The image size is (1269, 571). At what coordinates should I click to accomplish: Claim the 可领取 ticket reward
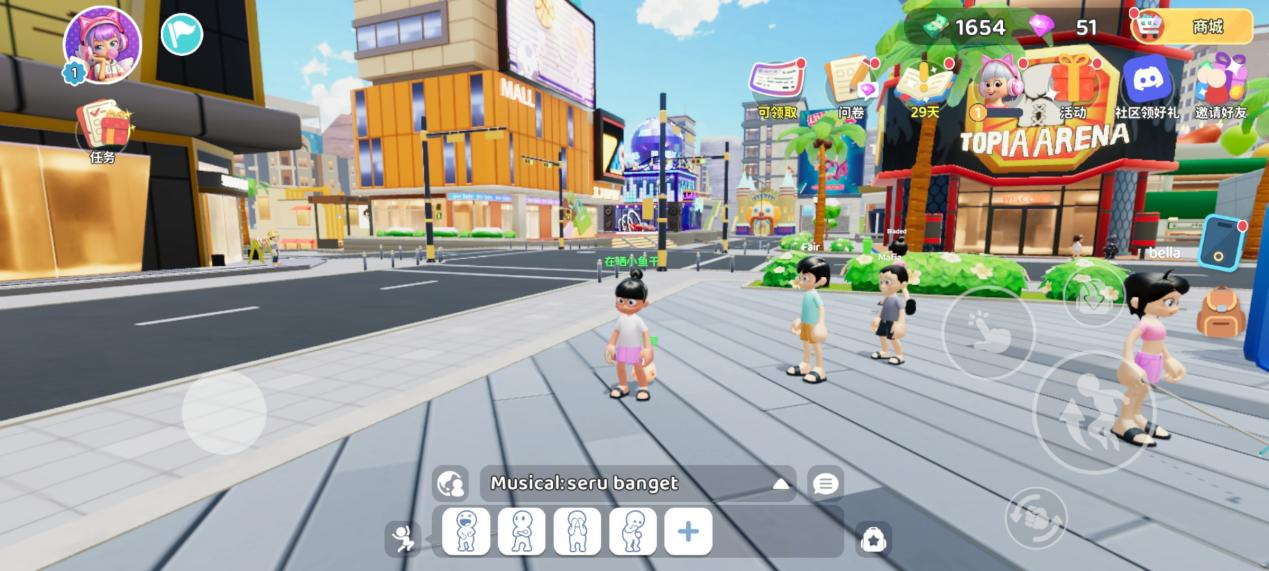(778, 85)
